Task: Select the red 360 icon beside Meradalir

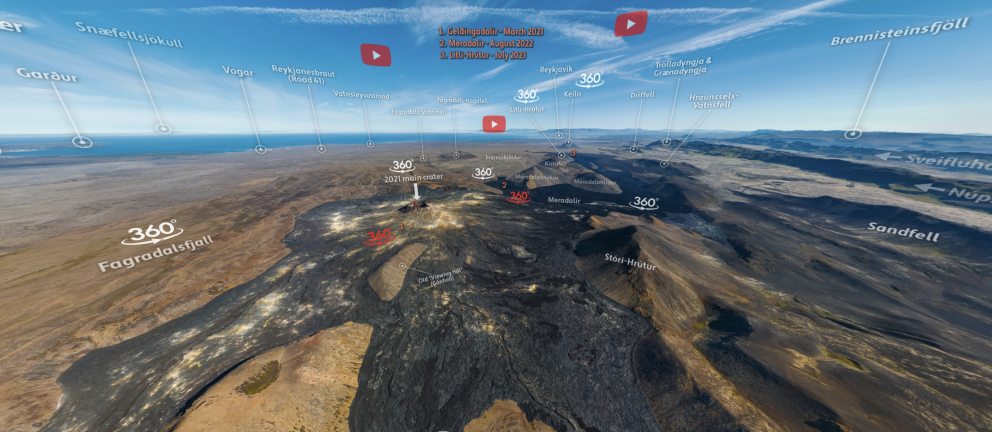Action: [519, 196]
